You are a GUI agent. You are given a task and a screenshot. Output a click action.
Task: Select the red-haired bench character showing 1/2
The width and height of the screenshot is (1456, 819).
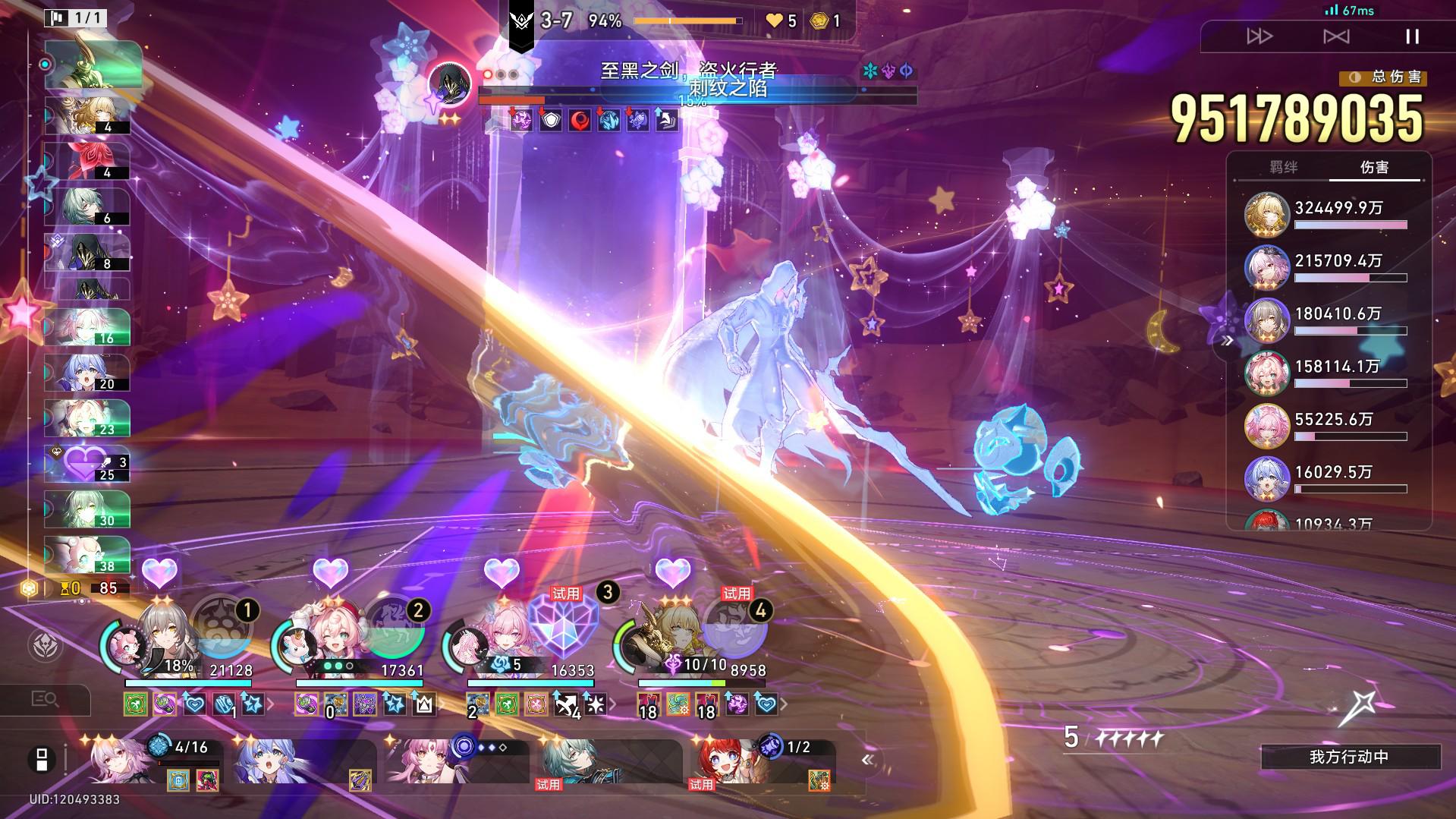pos(759,761)
